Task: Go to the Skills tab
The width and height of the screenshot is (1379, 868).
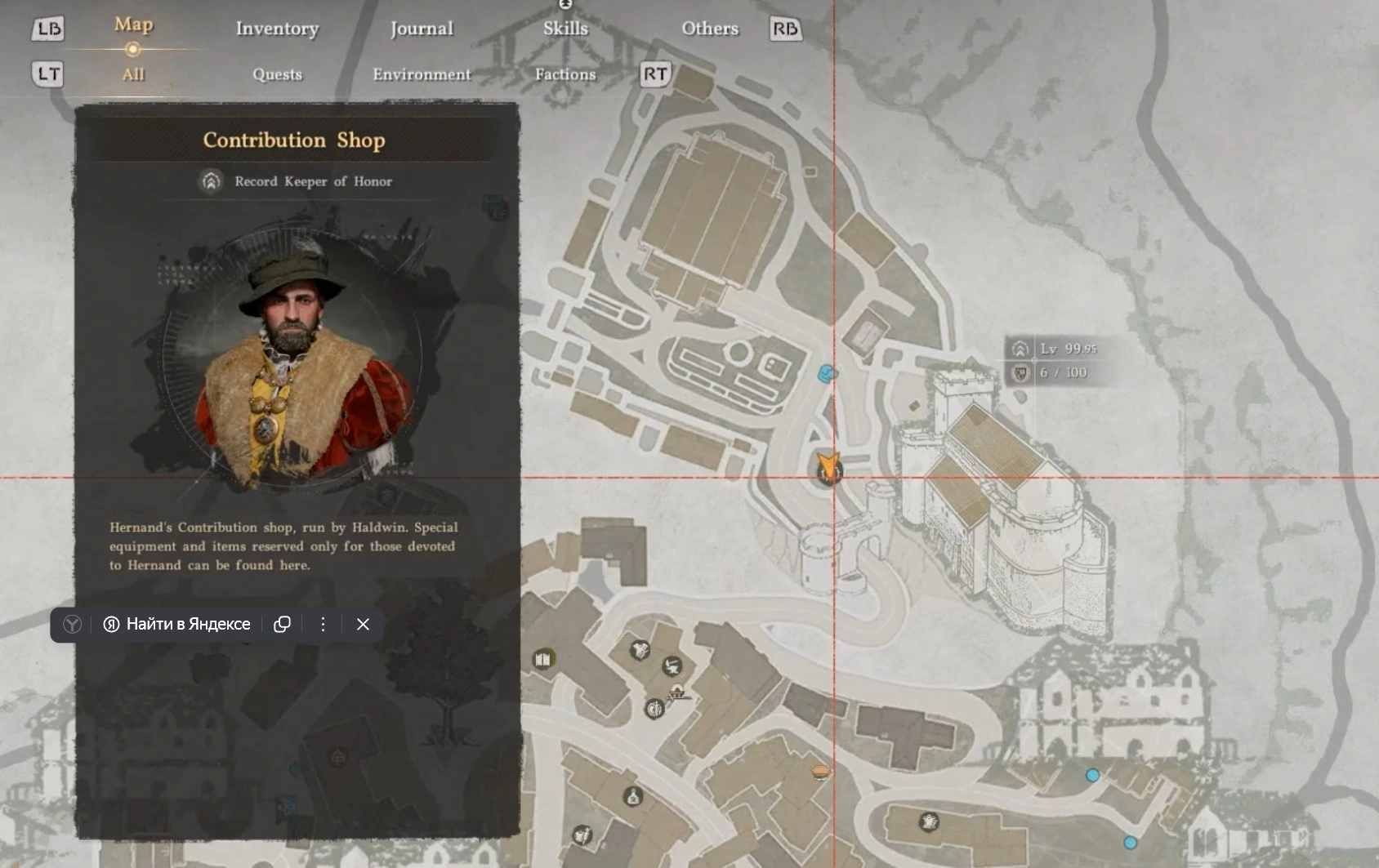Action: coord(565,29)
